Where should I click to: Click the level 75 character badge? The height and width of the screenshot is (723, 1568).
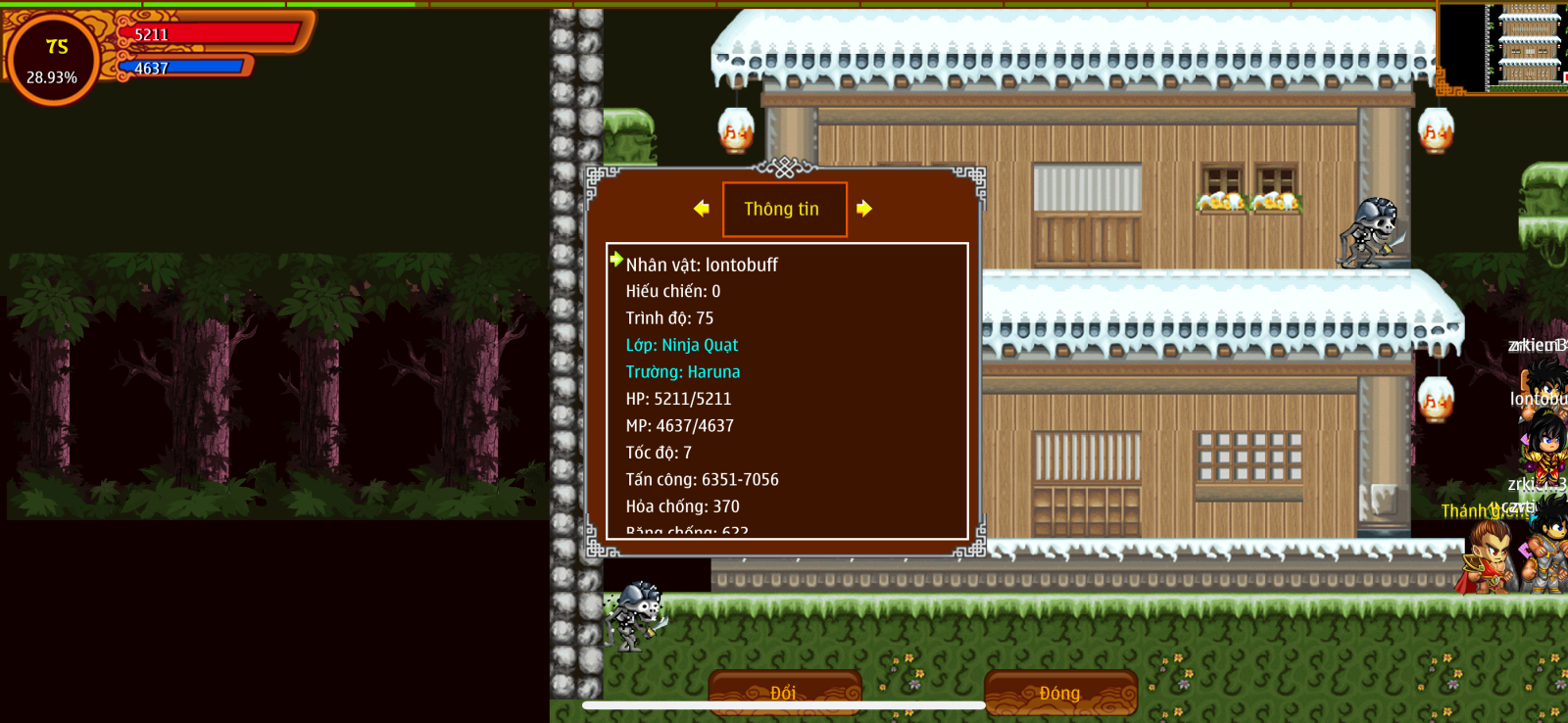54,59
